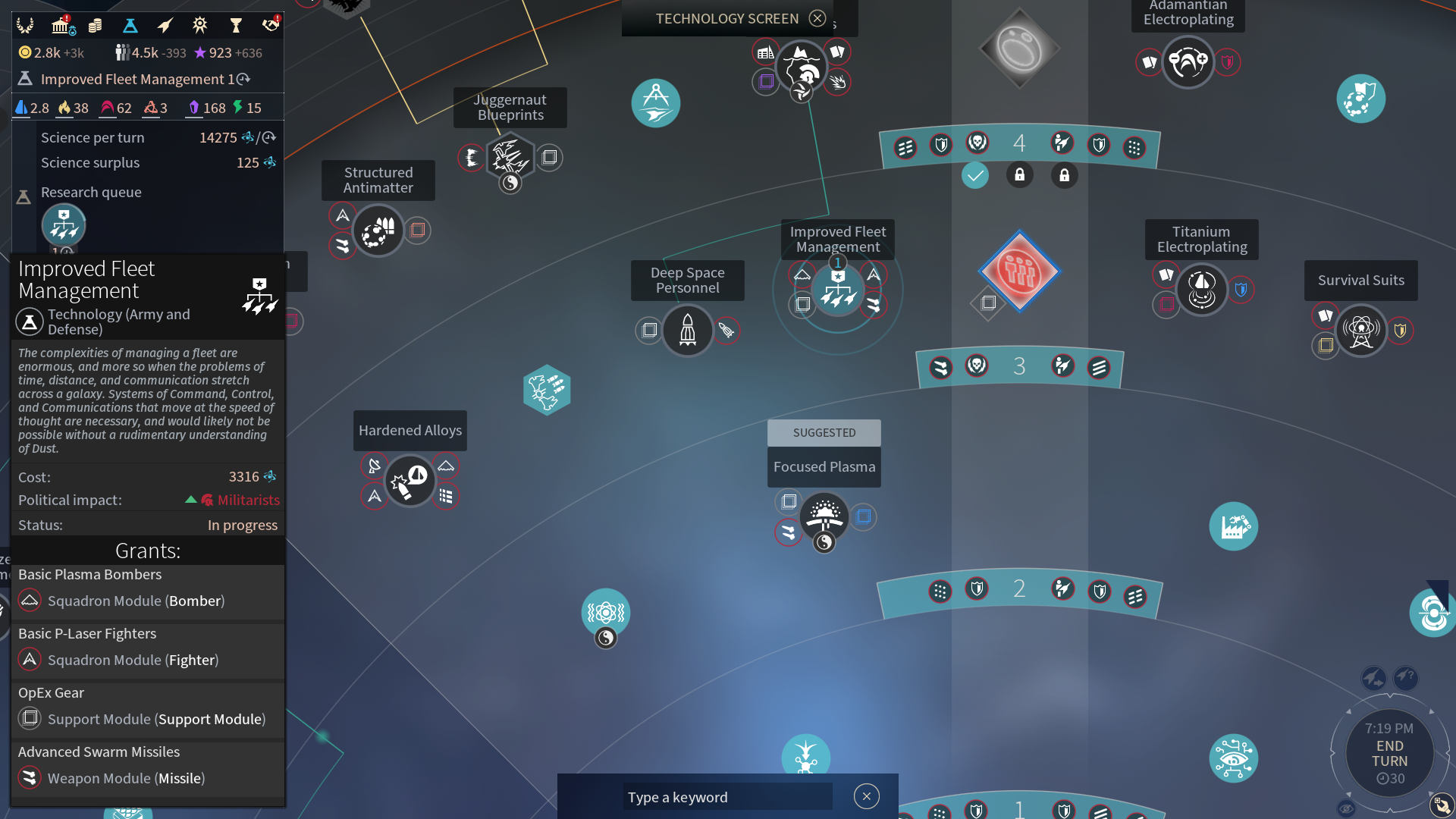Open the trophy victory toolbar icon
1456x819 pixels.
(x=235, y=26)
